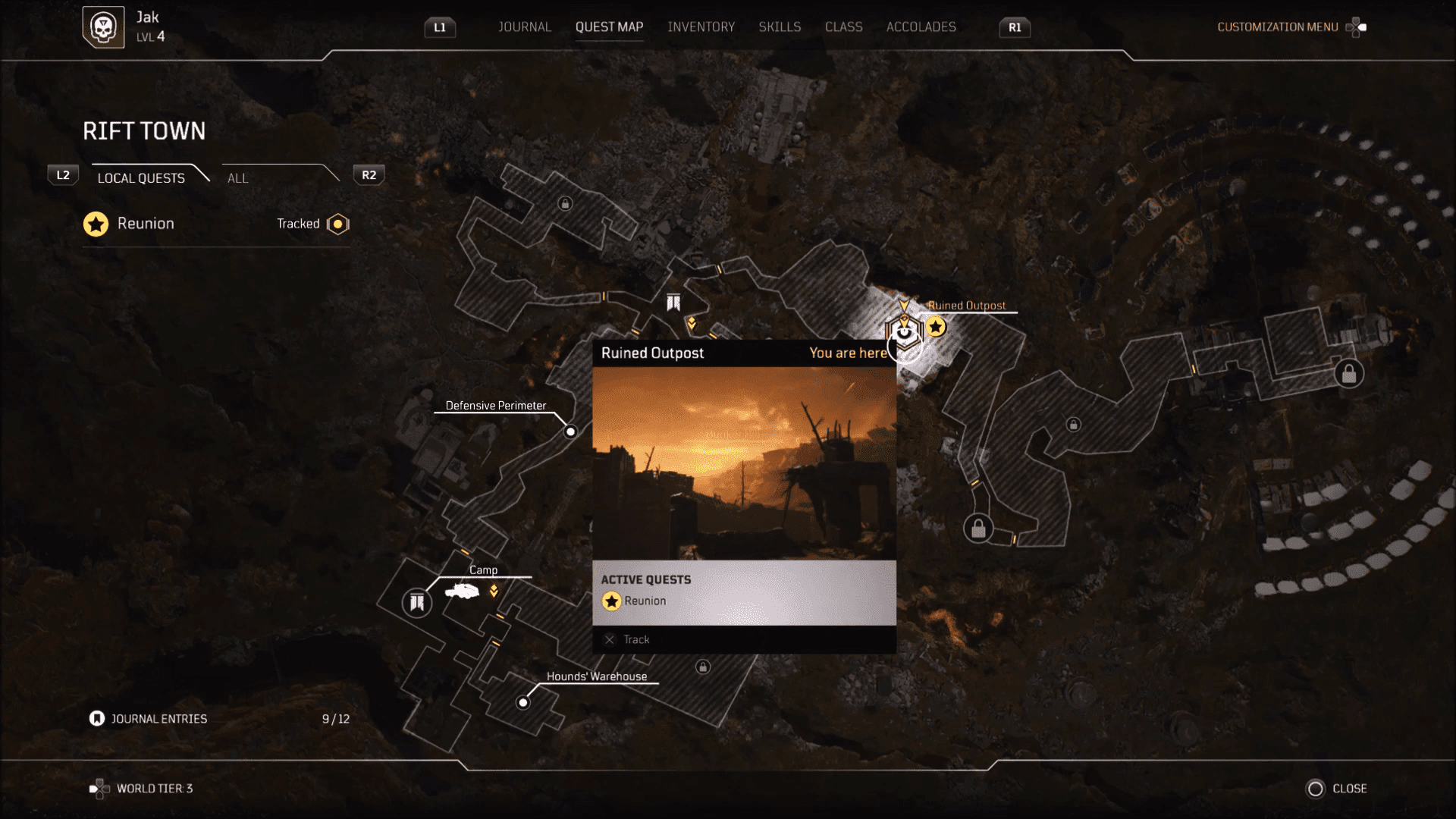Toggle the Tracked hexagon indicator for the Reunion quest
The height and width of the screenshot is (819, 1456).
pyautogui.click(x=337, y=224)
